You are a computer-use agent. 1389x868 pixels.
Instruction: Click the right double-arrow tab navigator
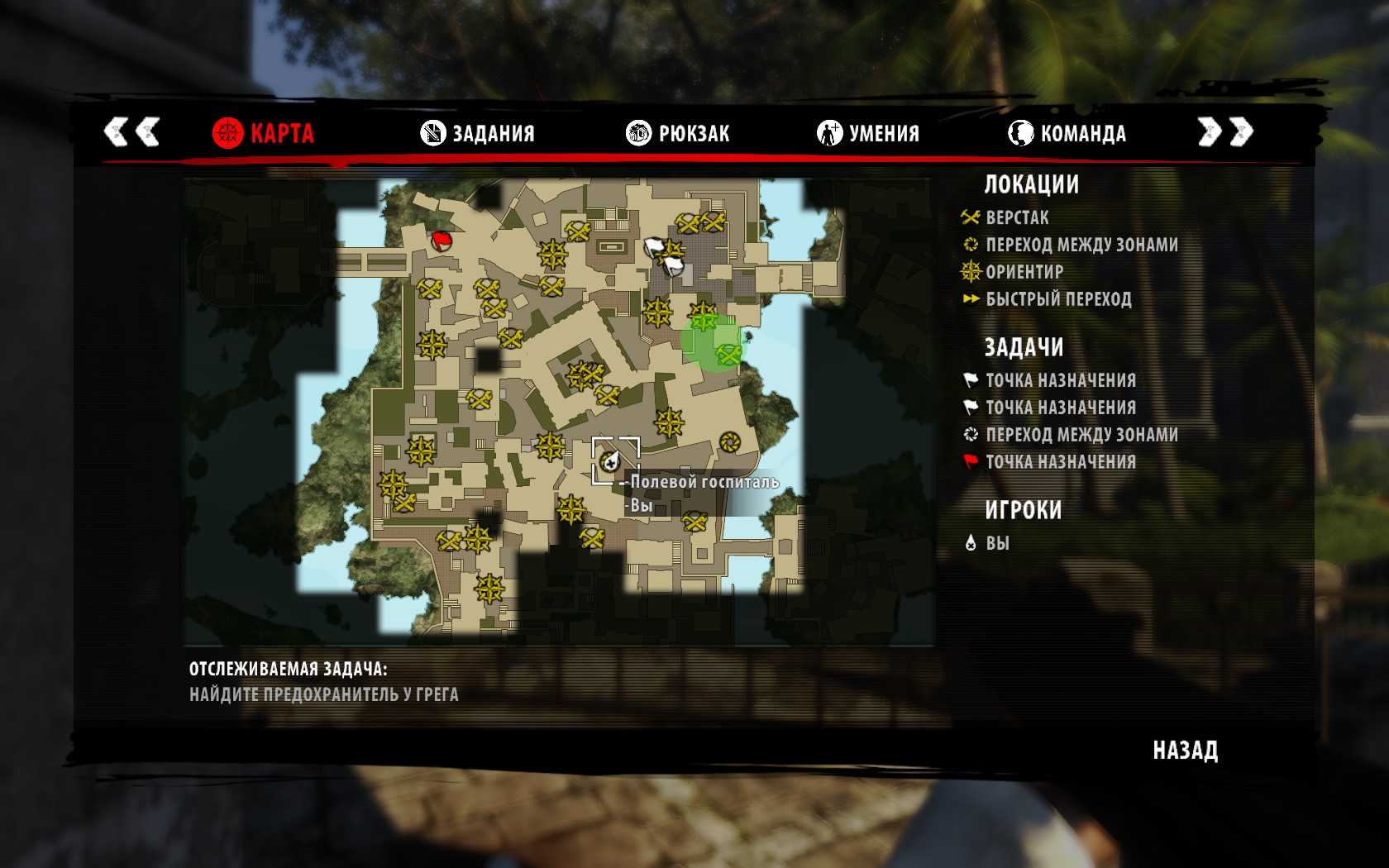coord(1225,131)
